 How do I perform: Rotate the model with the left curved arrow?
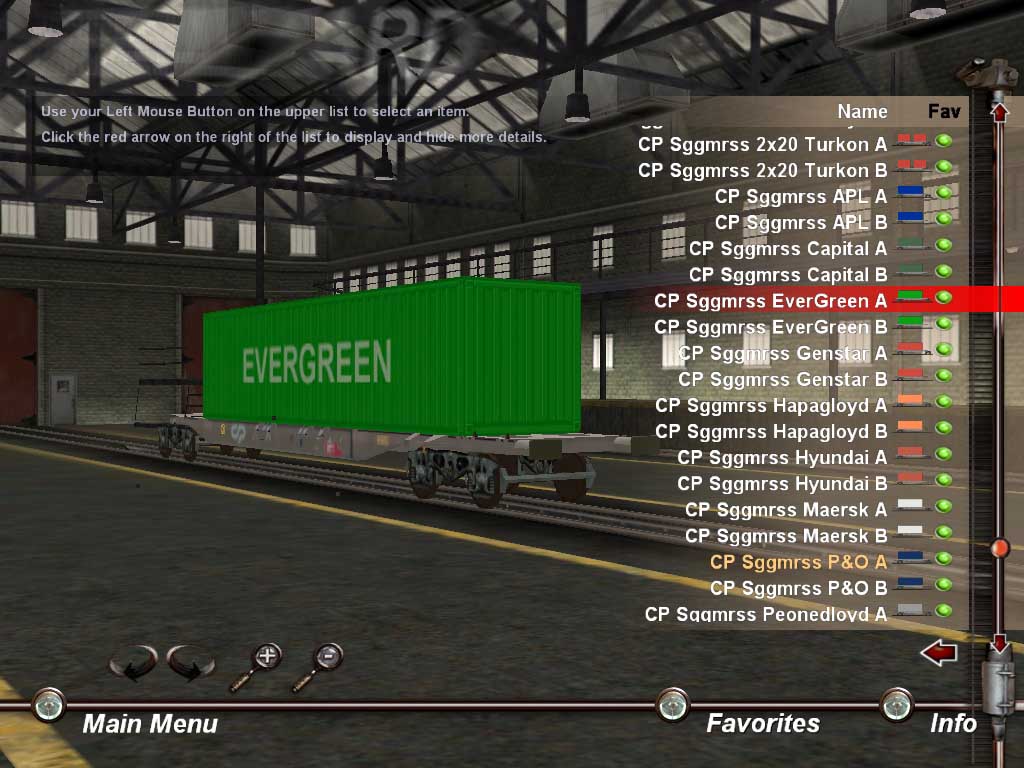click(x=132, y=662)
